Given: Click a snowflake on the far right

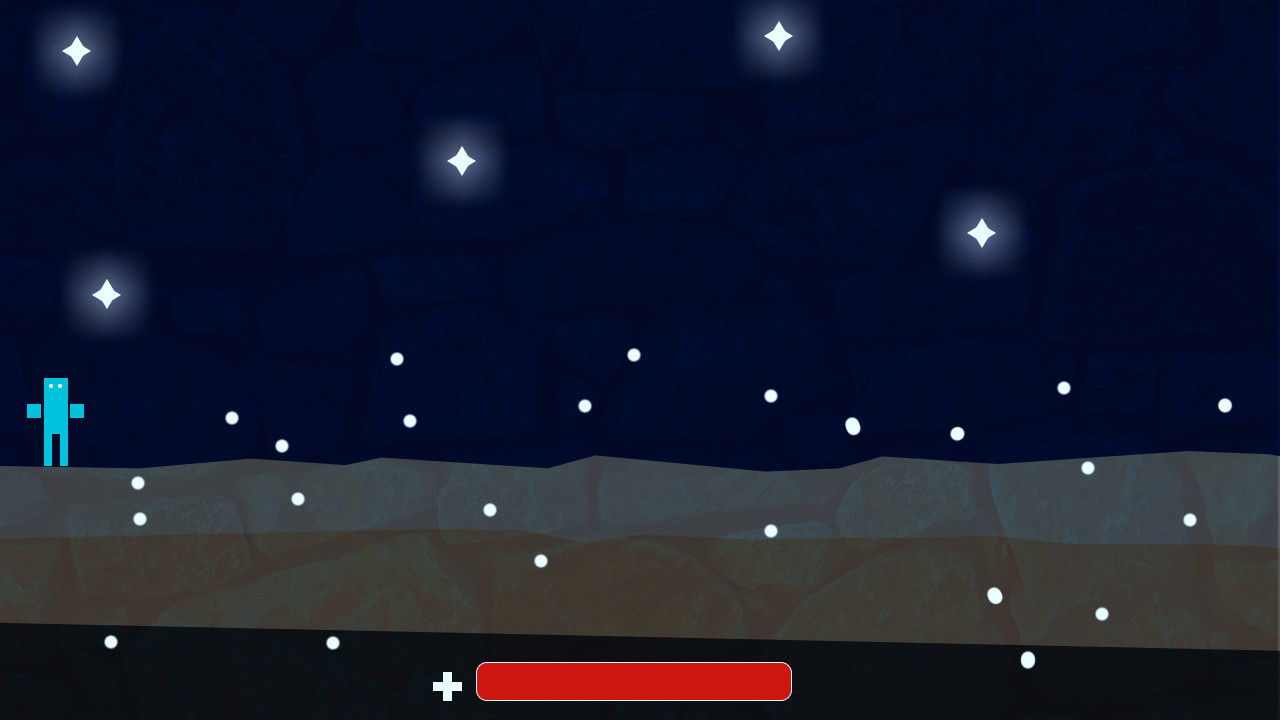Looking at the screenshot, I should tap(1223, 405).
